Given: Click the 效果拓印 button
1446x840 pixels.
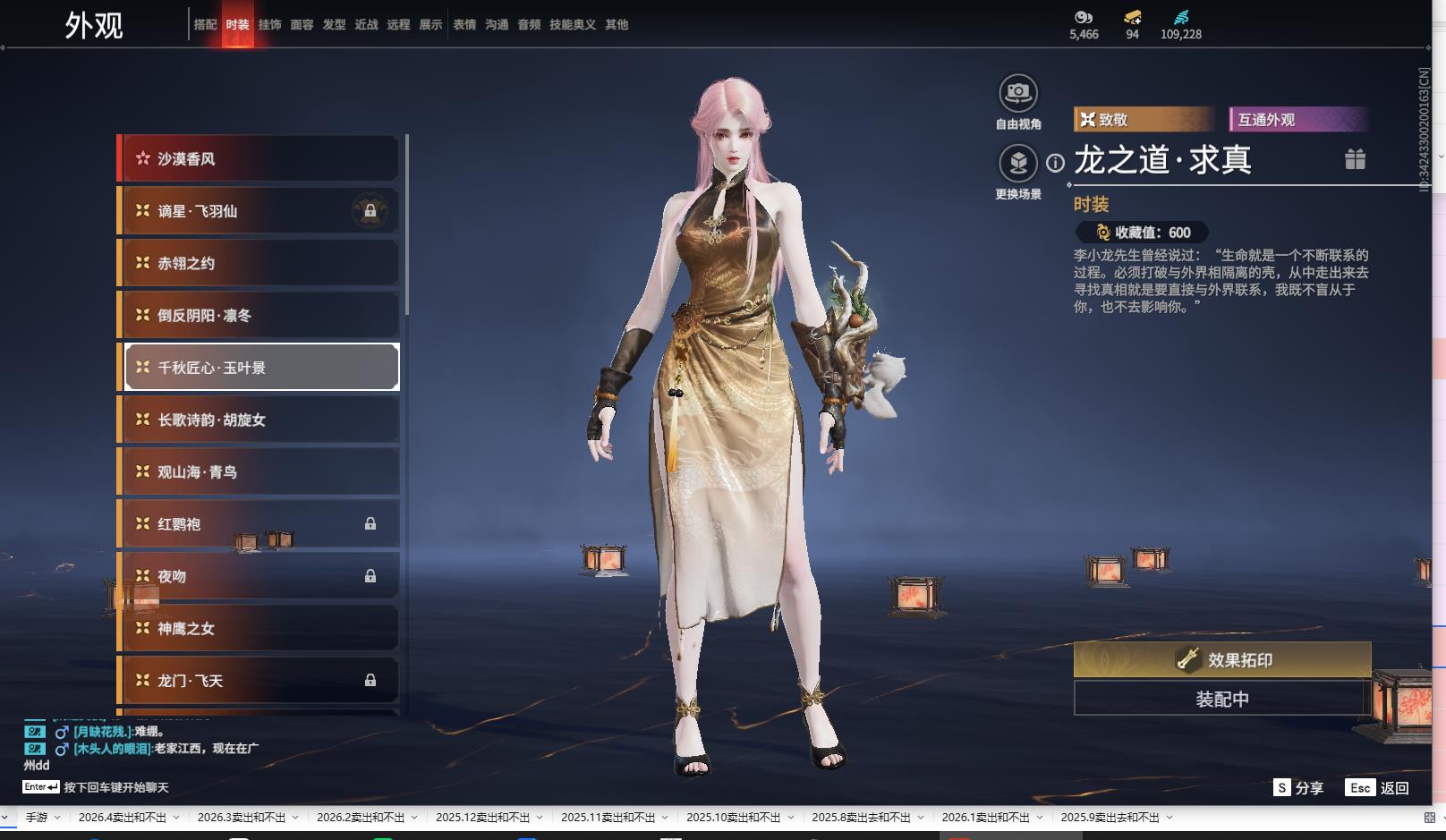Looking at the screenshot, I should pyautogui.click(x=1221, y=660).
